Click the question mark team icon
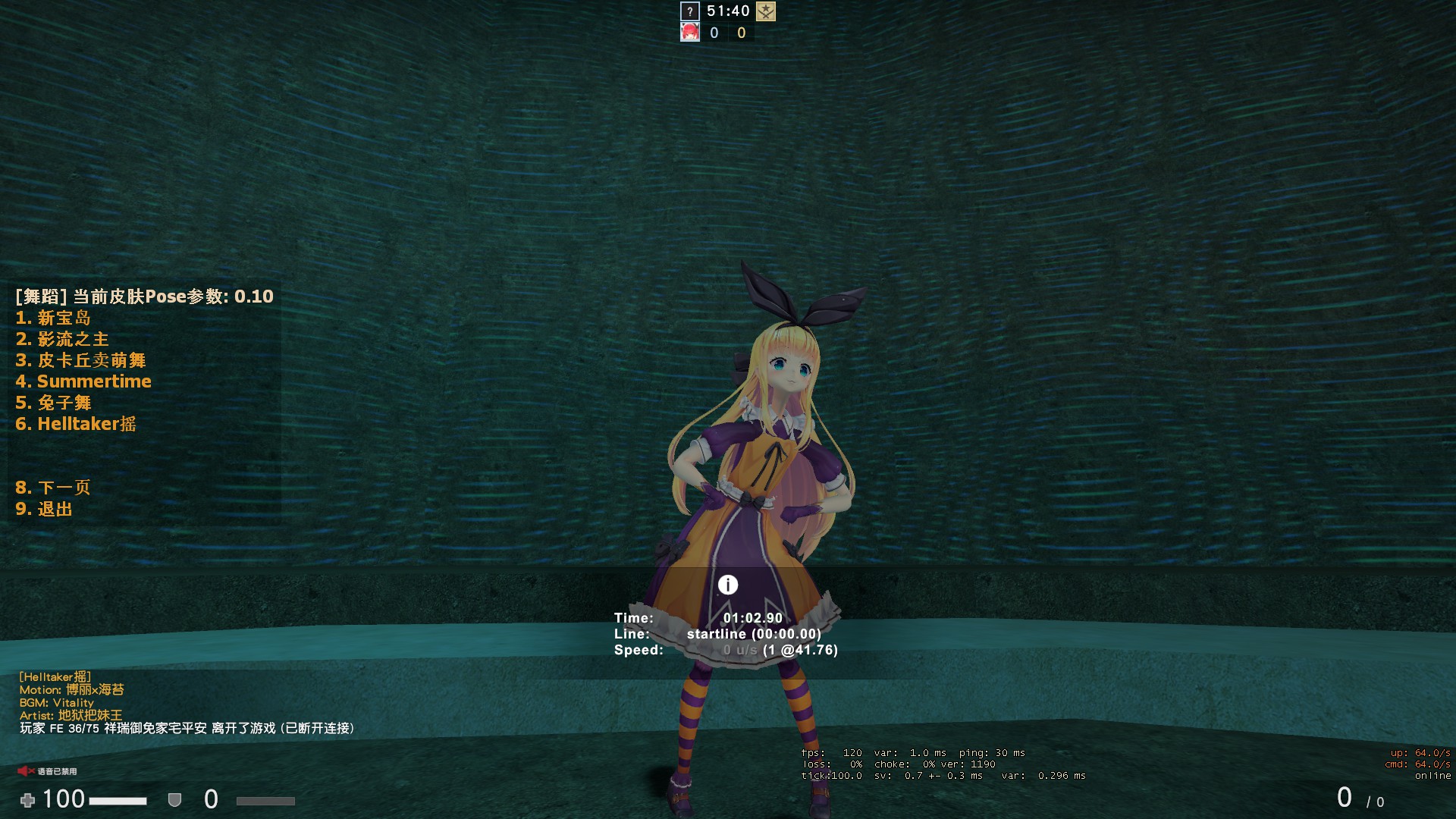Image resolution: width=1456 pixels, height=819 pixels. coord(689,11)
